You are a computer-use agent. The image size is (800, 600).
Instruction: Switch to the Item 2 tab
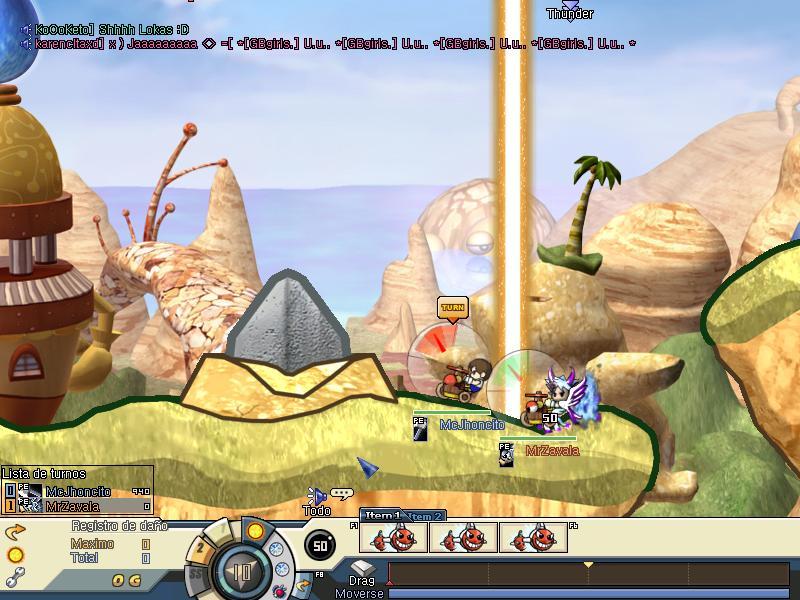425,516
